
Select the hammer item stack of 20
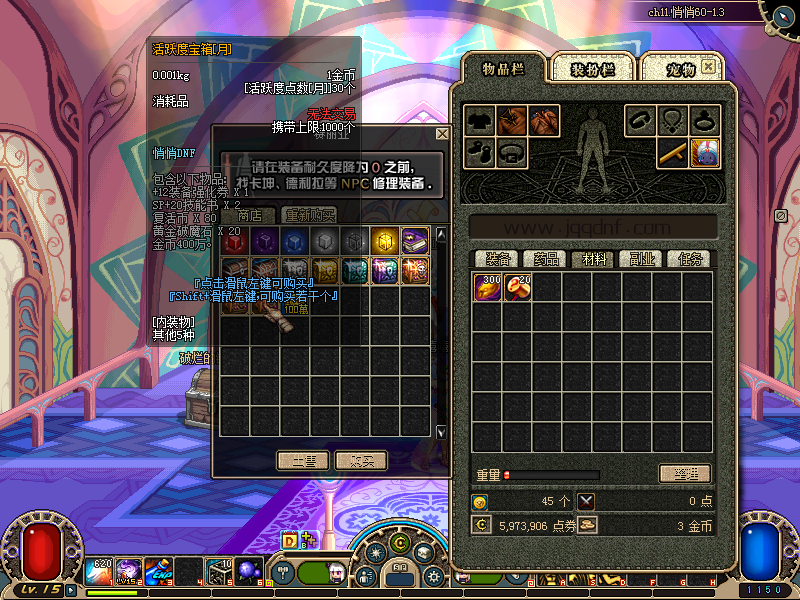coord(518,287)
